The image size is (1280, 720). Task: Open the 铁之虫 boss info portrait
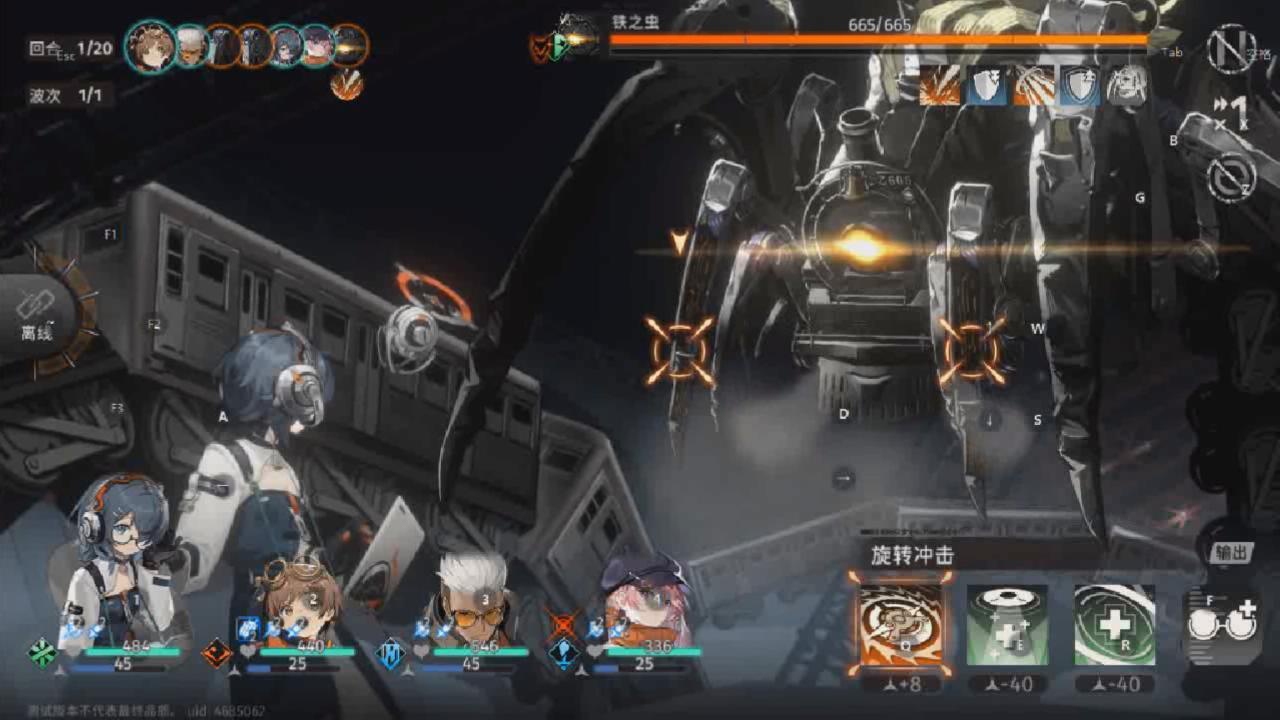(x=577, y=37)
